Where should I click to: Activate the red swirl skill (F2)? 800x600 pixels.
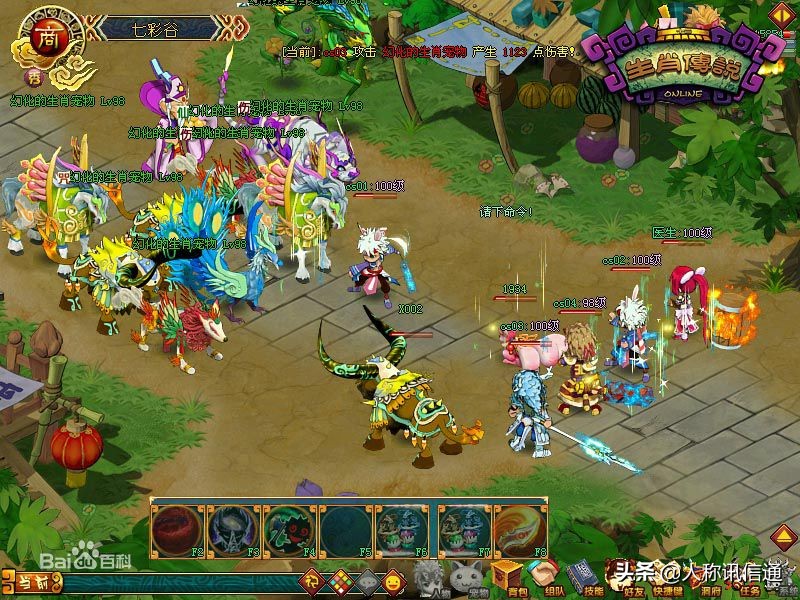point(177,529)
